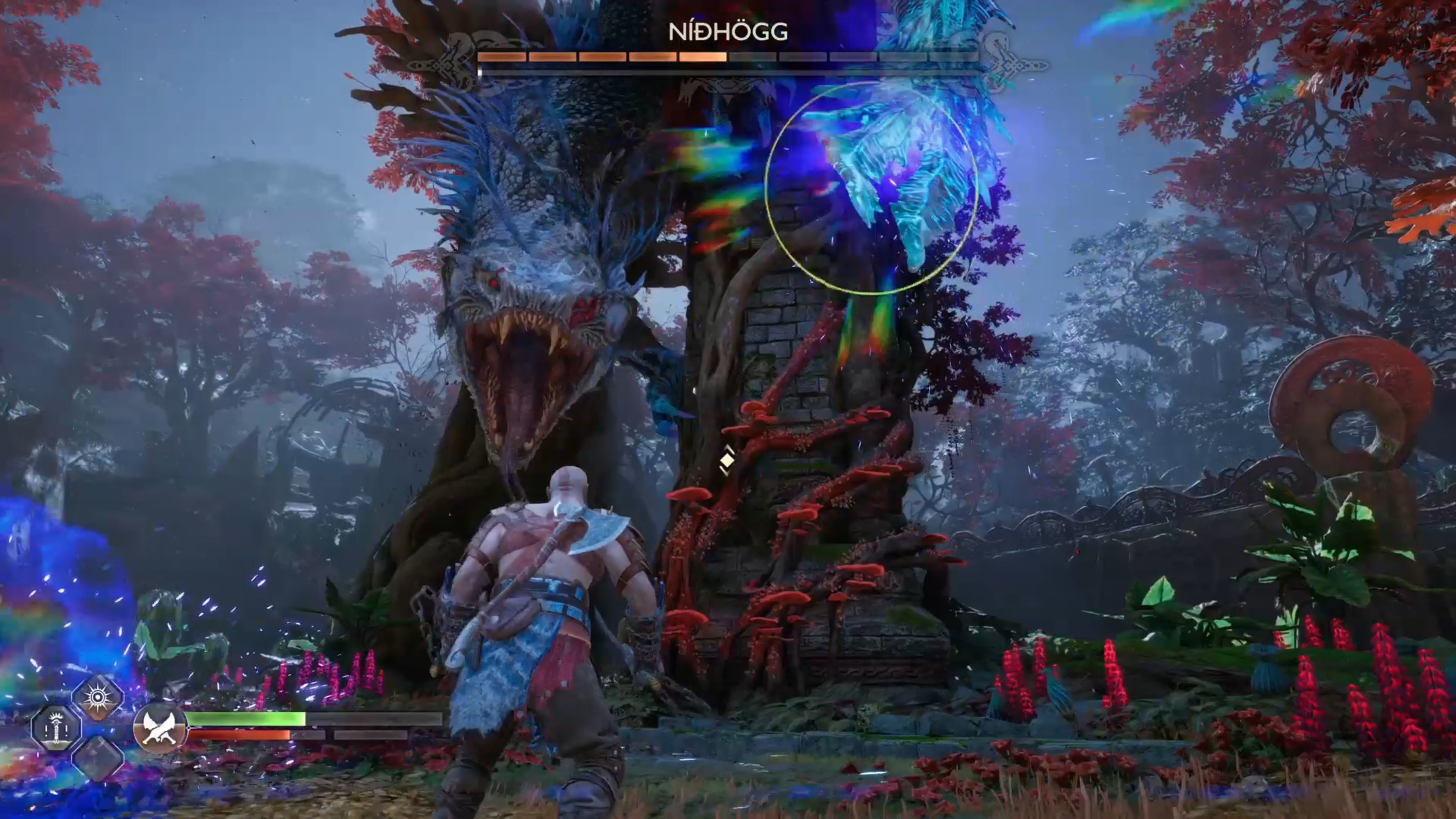
Task: Toggle the filled orange boss bar segment
Action: 703,58
